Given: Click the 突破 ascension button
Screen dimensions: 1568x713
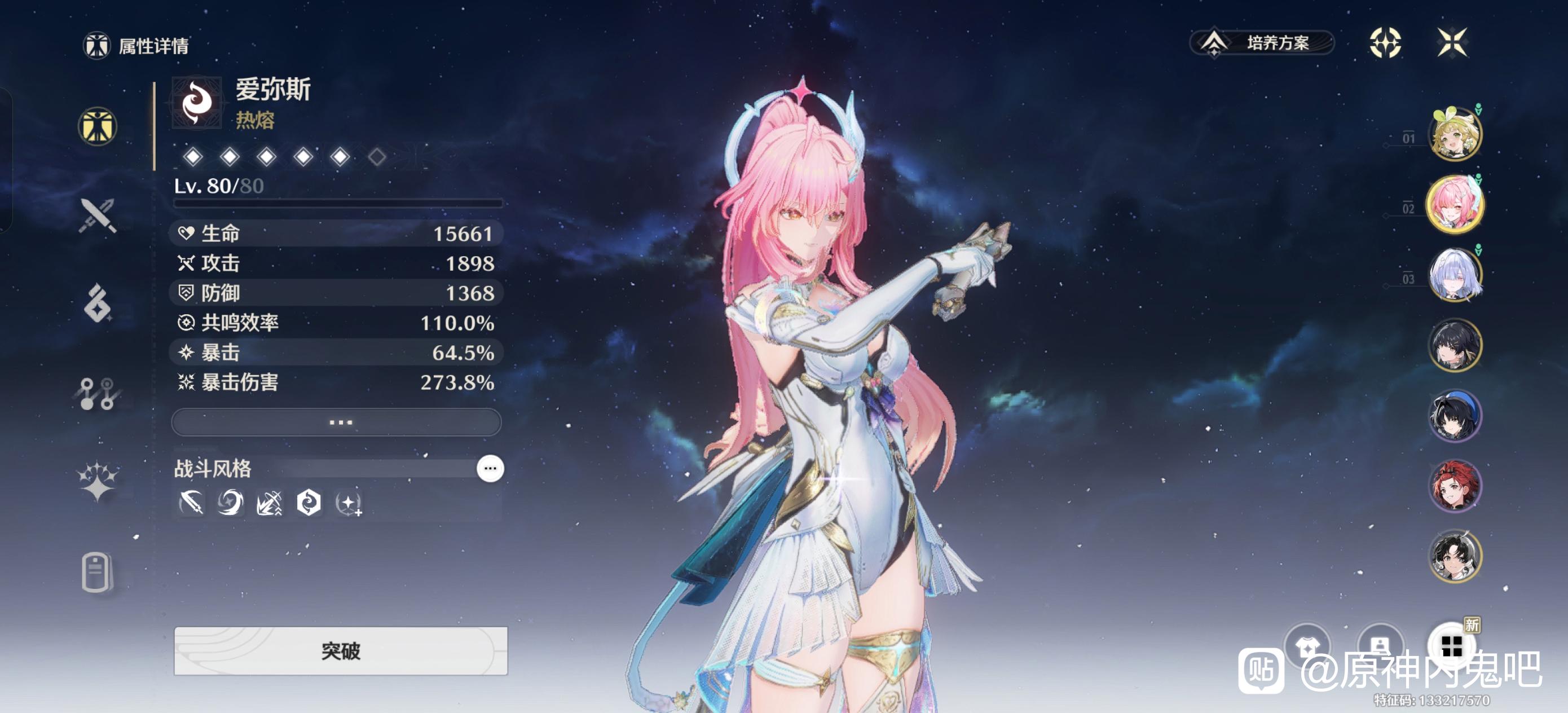Looking at the screenshot, I should click(x=340, y=650).
